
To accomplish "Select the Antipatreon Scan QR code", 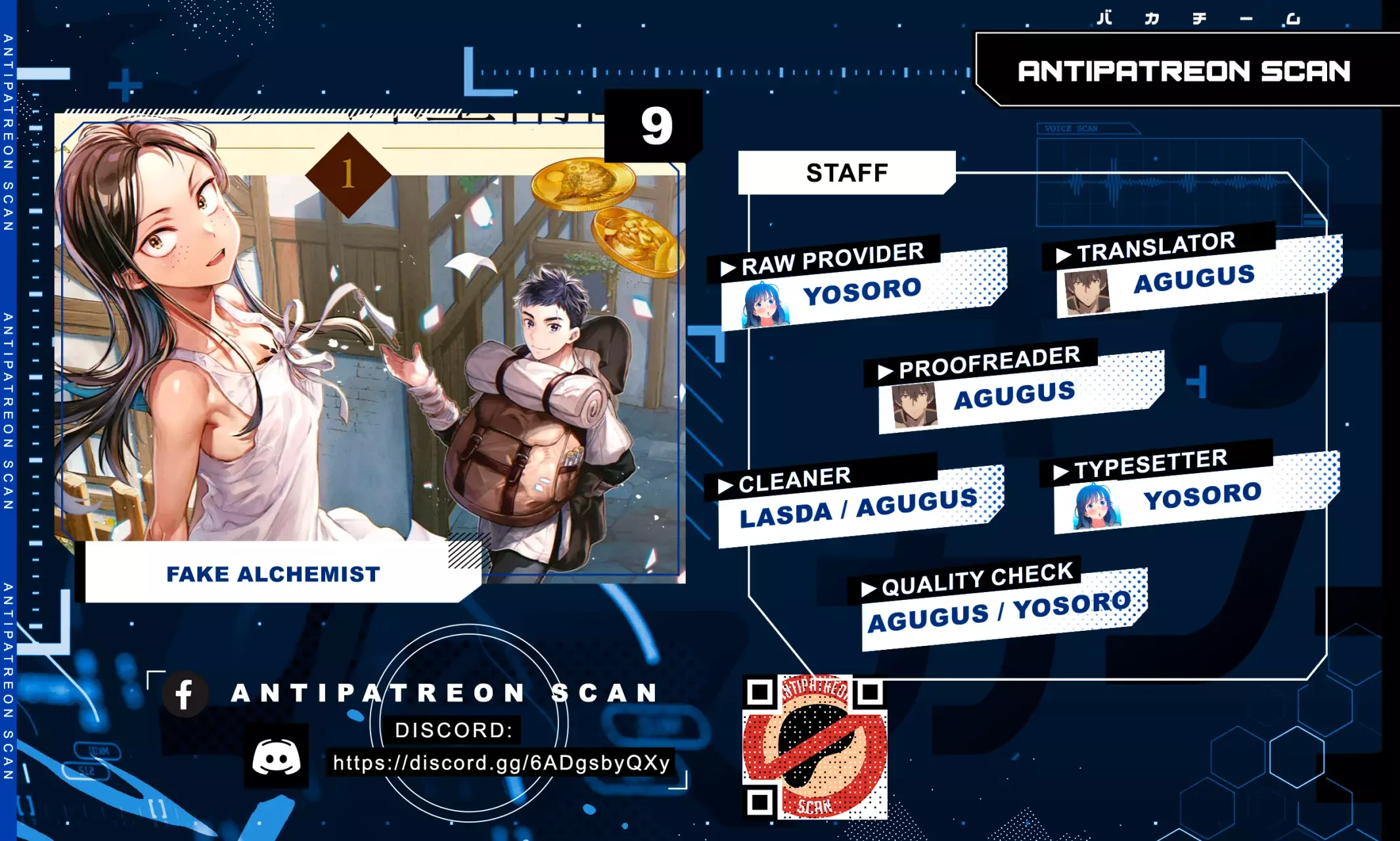I will [815, 747].
